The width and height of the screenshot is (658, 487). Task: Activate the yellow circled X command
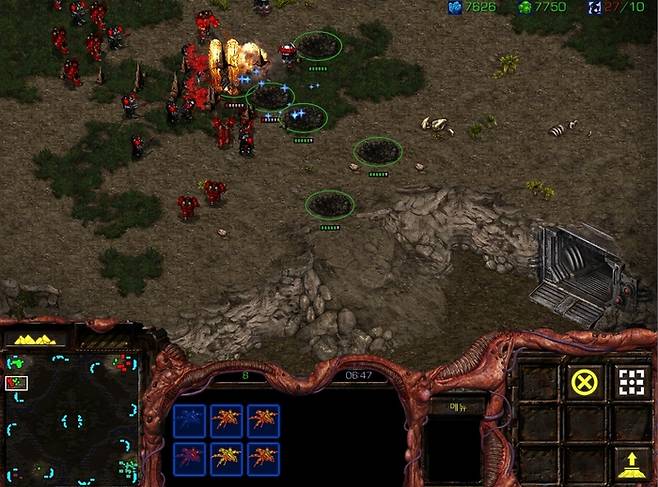(583, 380)
